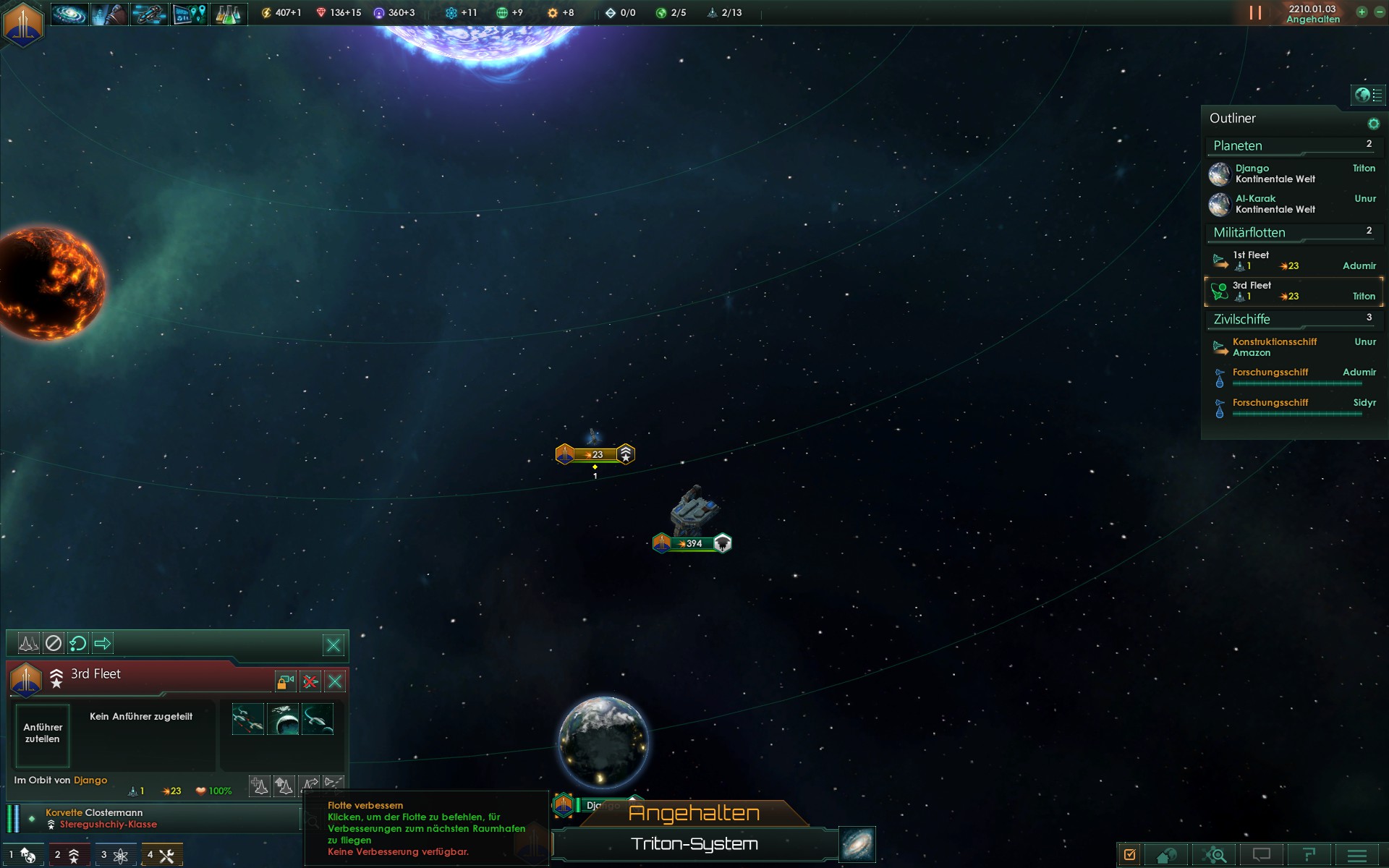Select the stop orders circle-slash button
This screenshot has width=1389, height=868.
[x=54, y=643]
